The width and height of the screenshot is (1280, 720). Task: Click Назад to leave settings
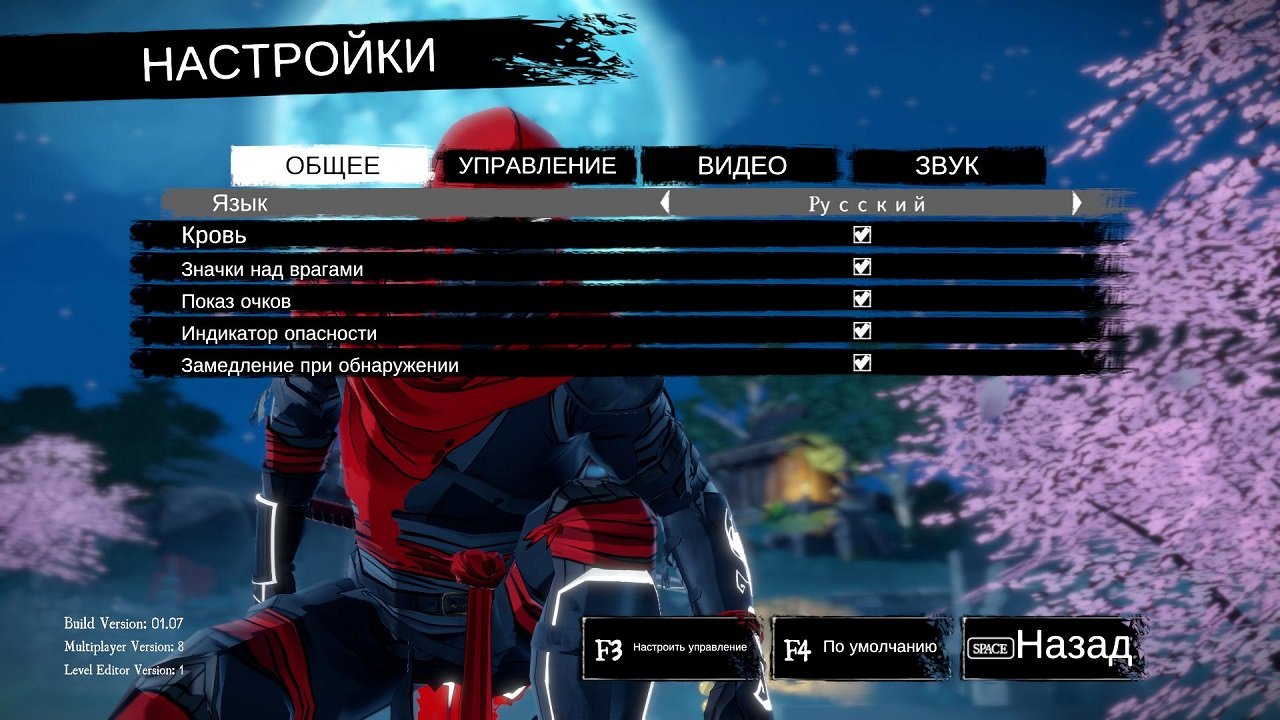1075,648
